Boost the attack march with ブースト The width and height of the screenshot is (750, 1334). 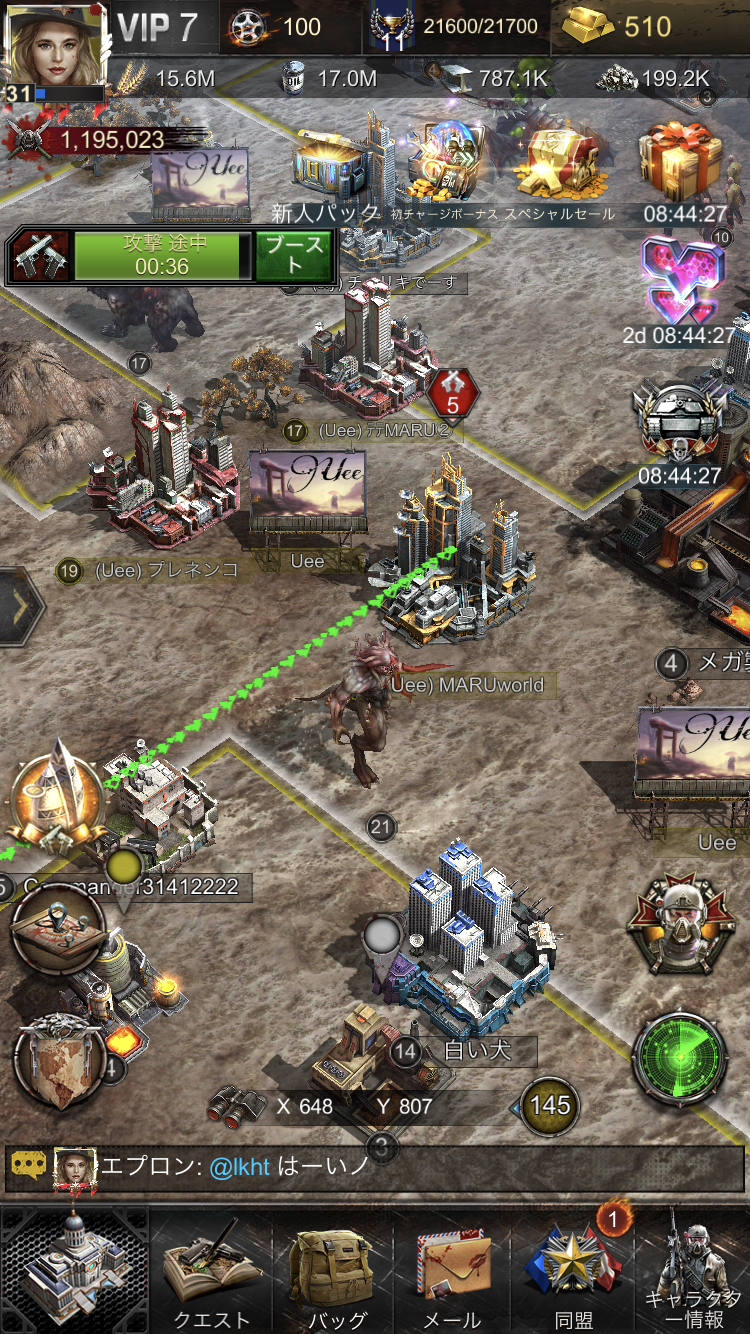pos(293,256)
